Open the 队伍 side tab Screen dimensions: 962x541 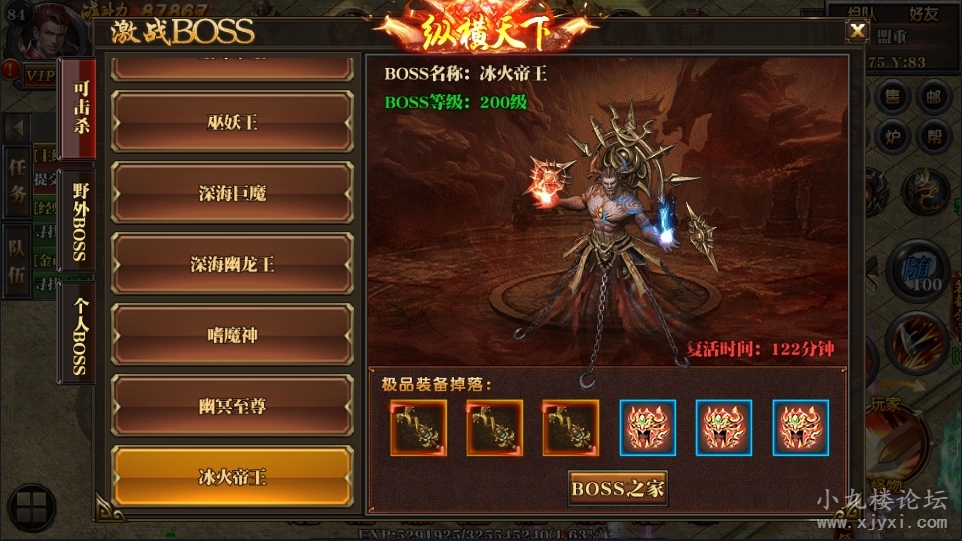pos(18,262)
